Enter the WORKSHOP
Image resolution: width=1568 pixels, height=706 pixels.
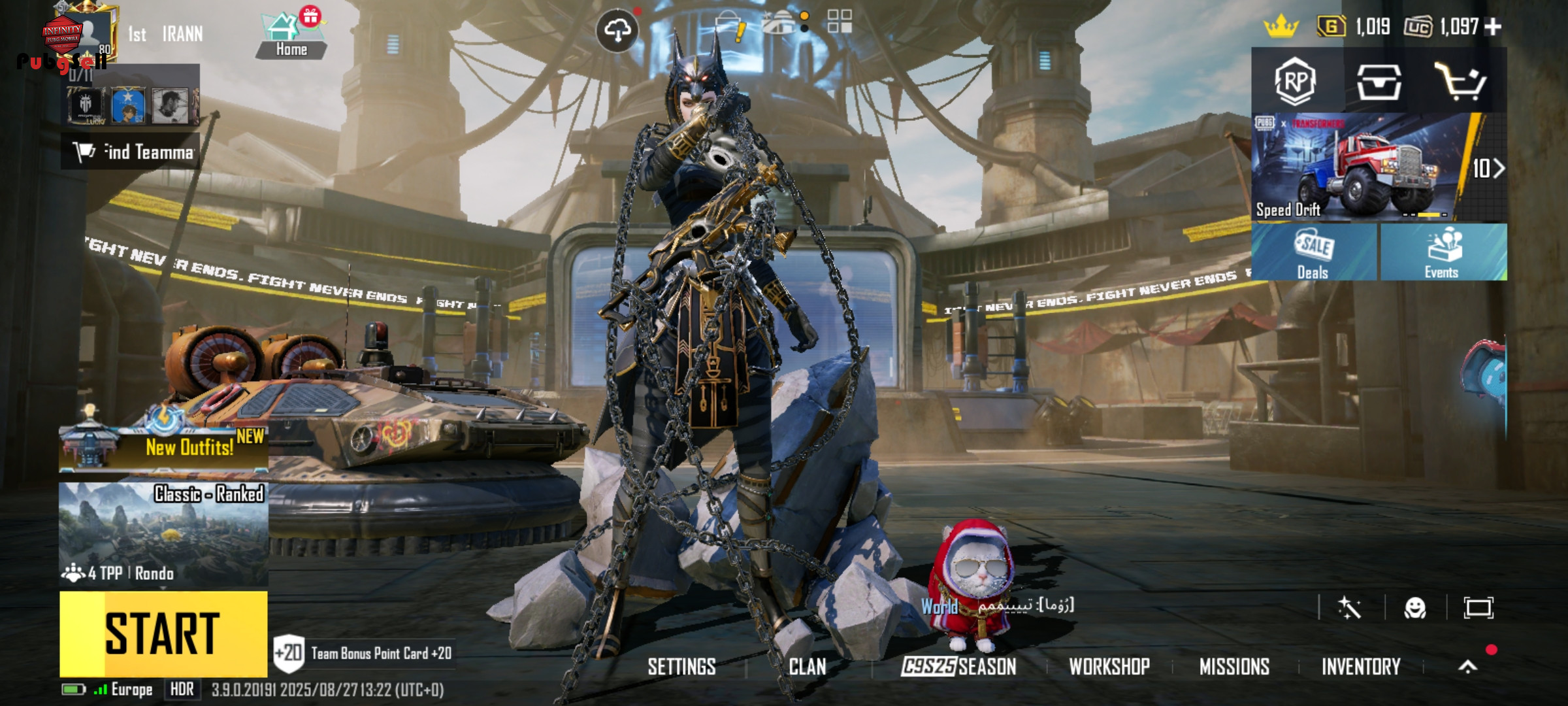click(x=1109, y=667)
